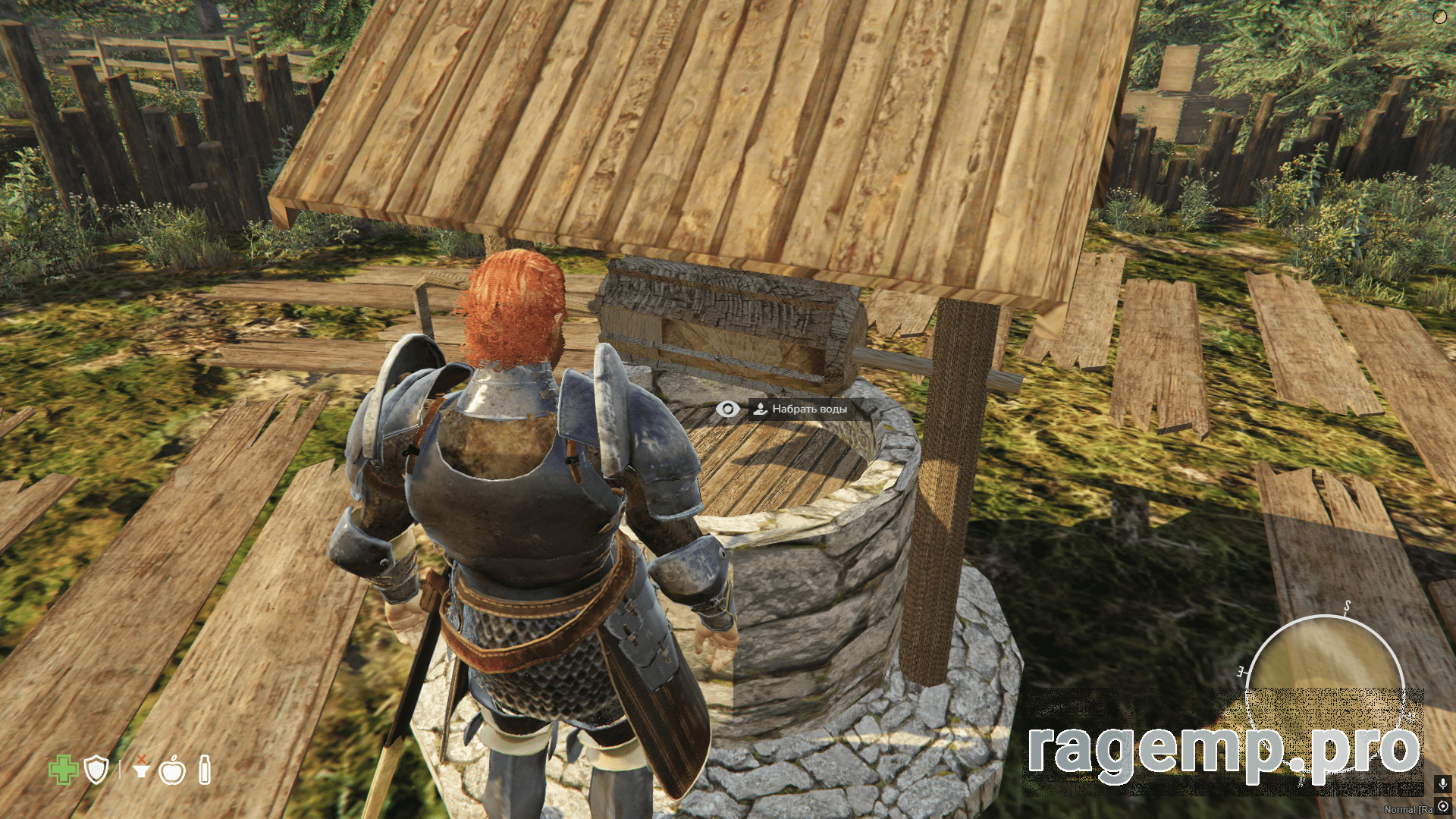Select the apple hunger icon

[x=173, y=770]
